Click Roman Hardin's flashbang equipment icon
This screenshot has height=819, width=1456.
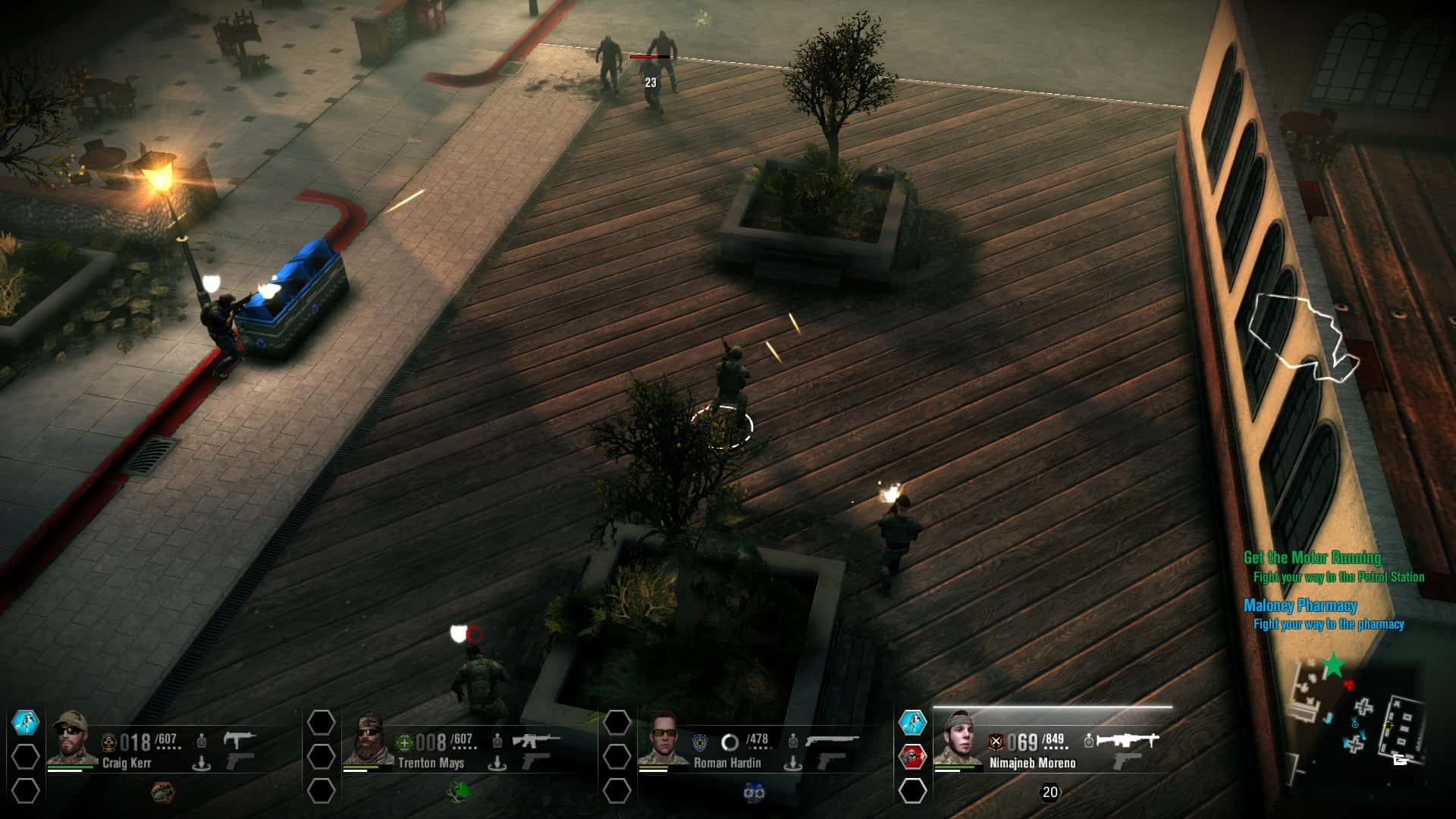(x=754, y=792)
